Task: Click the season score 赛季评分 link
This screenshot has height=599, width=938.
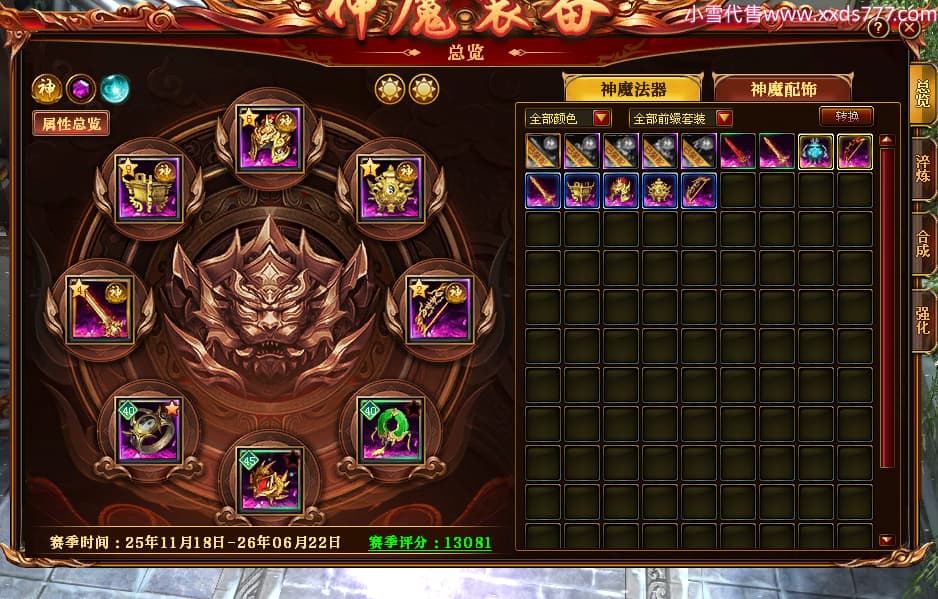Action: pos(430,542)
